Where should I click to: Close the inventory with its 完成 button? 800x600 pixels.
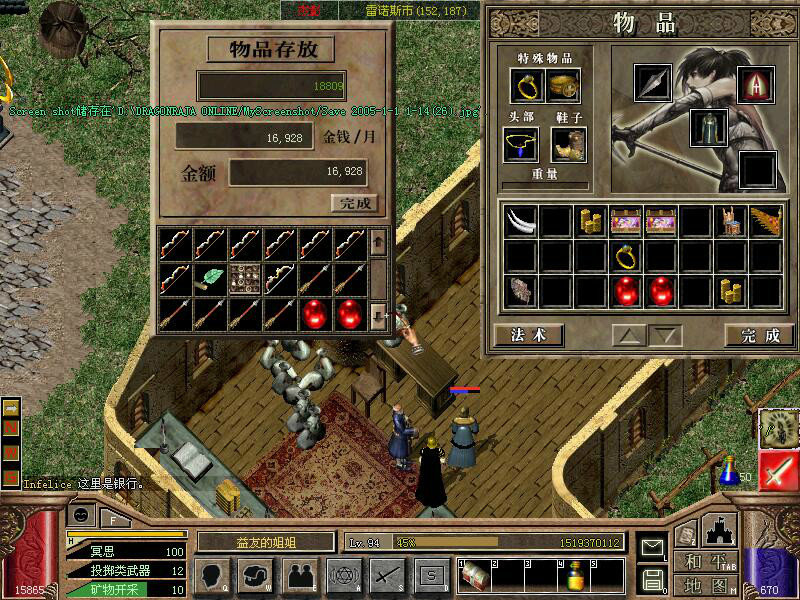pyautogui.click(x=760, y=335)
